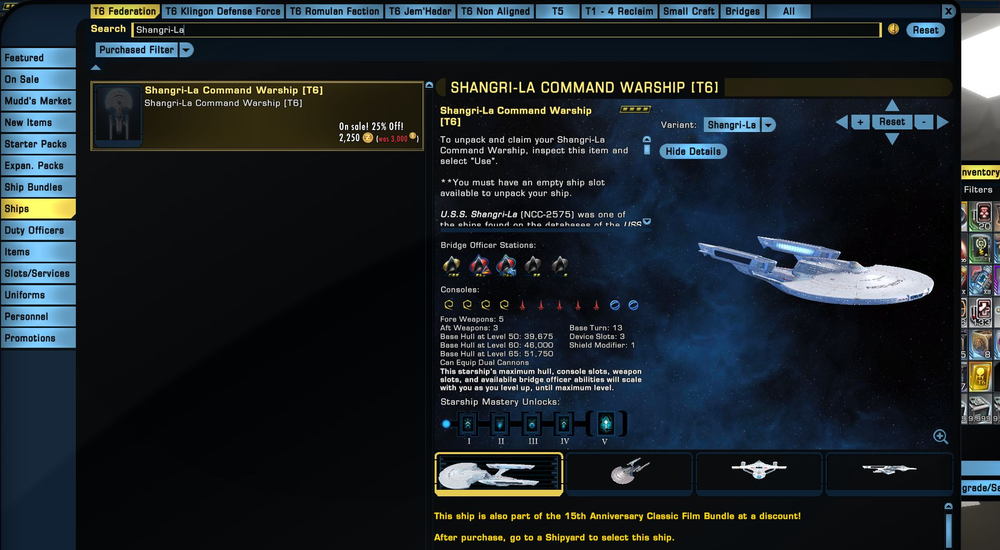Open the Featured store category
This screenshot has height=550, width=1000.
[x=37, y=58]
